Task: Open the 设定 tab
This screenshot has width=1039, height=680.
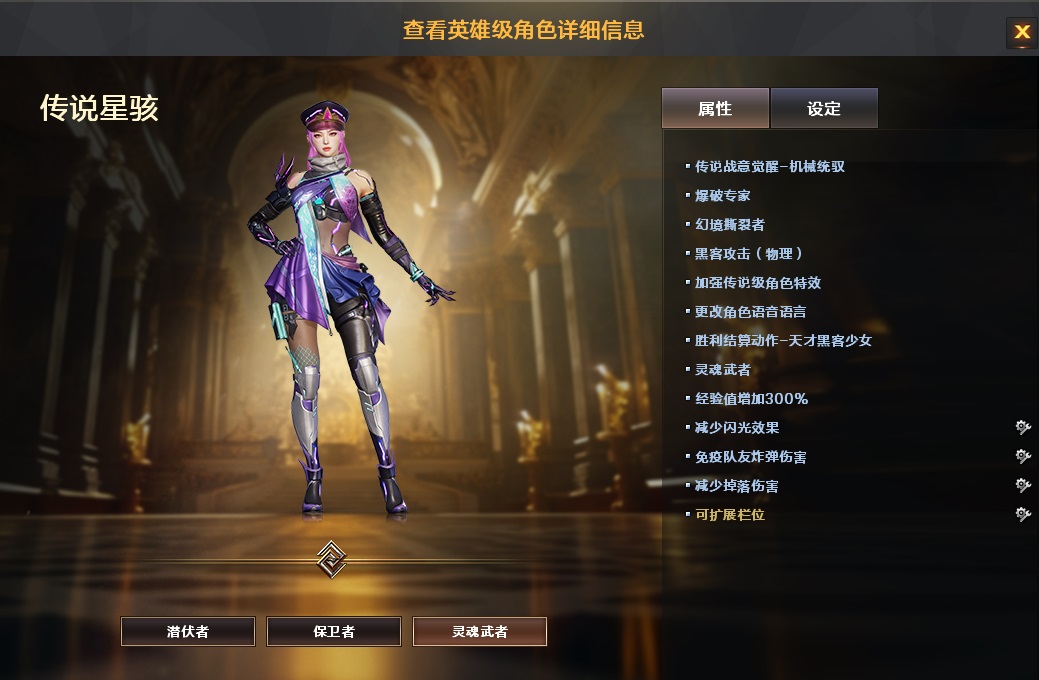Action: (824, 108)
